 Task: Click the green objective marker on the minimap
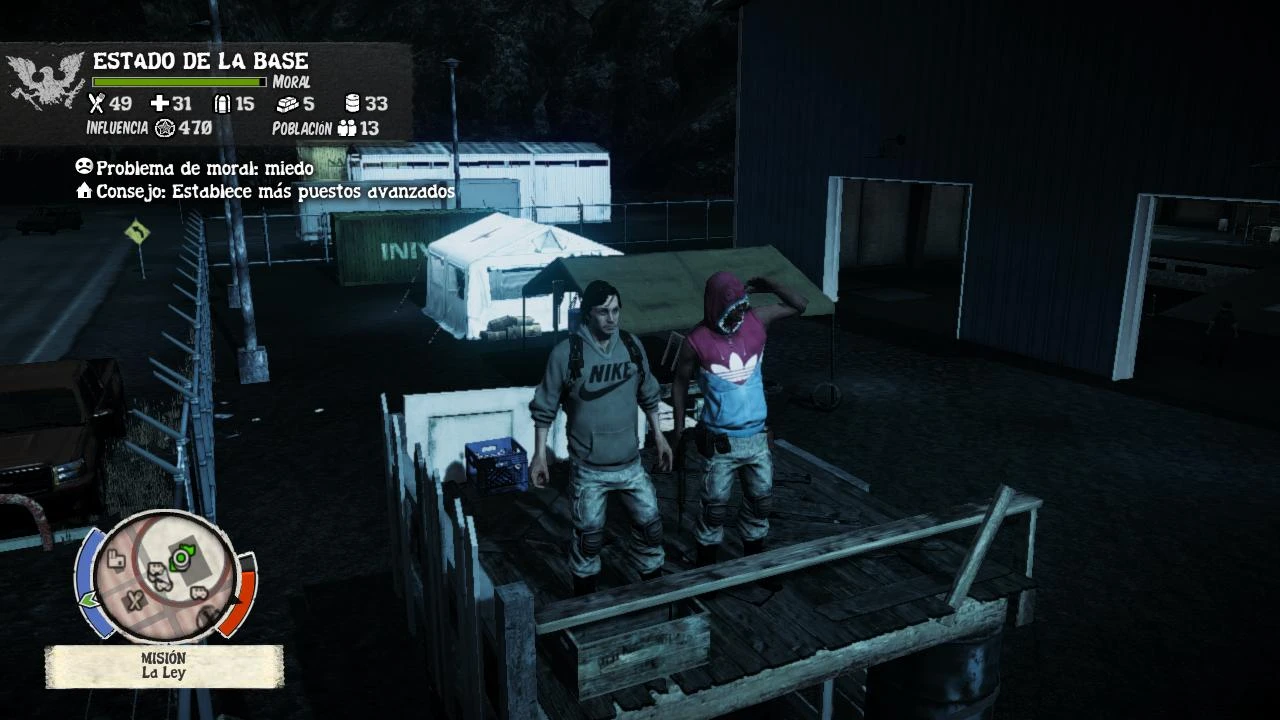[x=181, y=558]
